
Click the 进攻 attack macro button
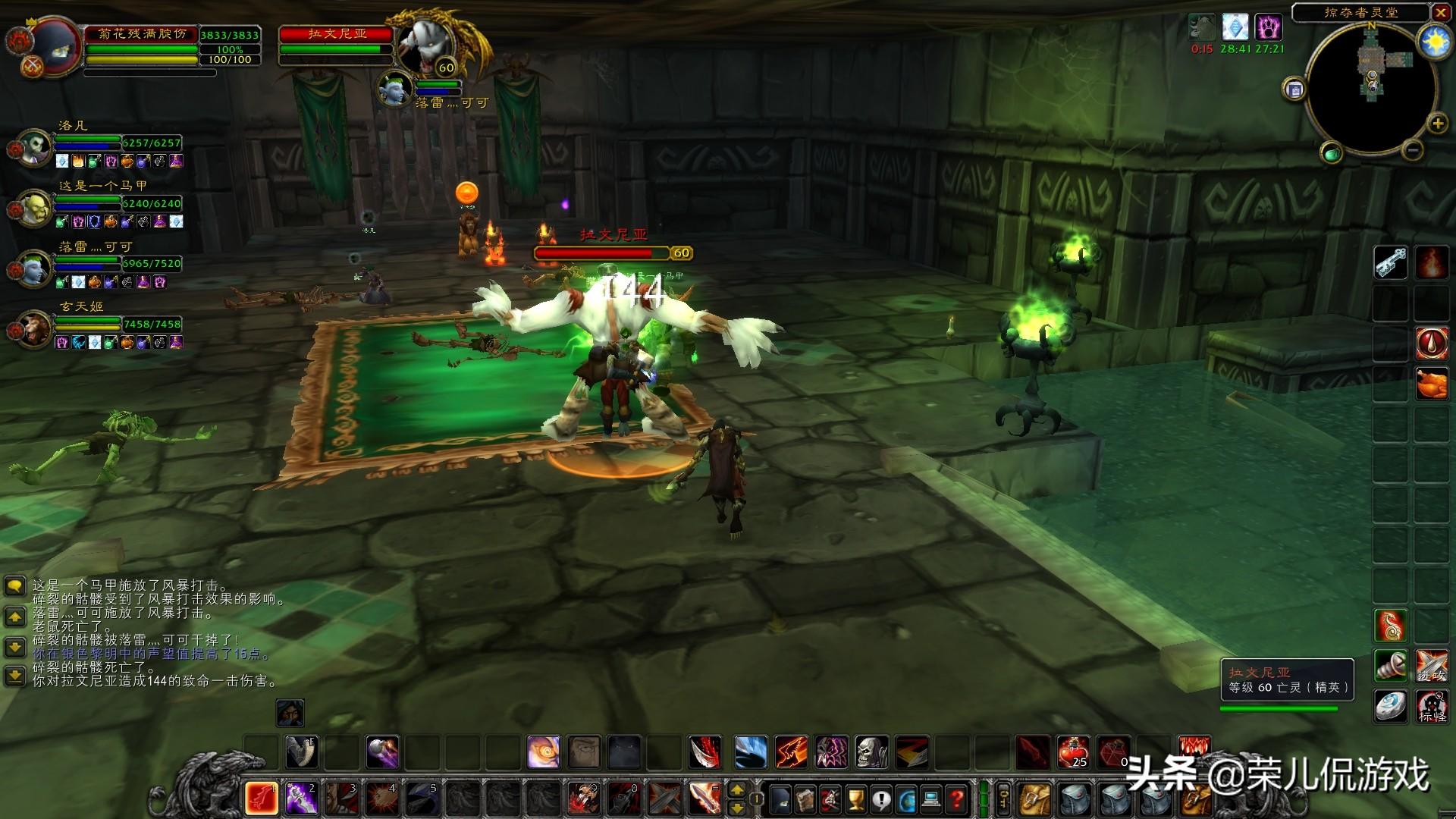tap(1432, 666)
